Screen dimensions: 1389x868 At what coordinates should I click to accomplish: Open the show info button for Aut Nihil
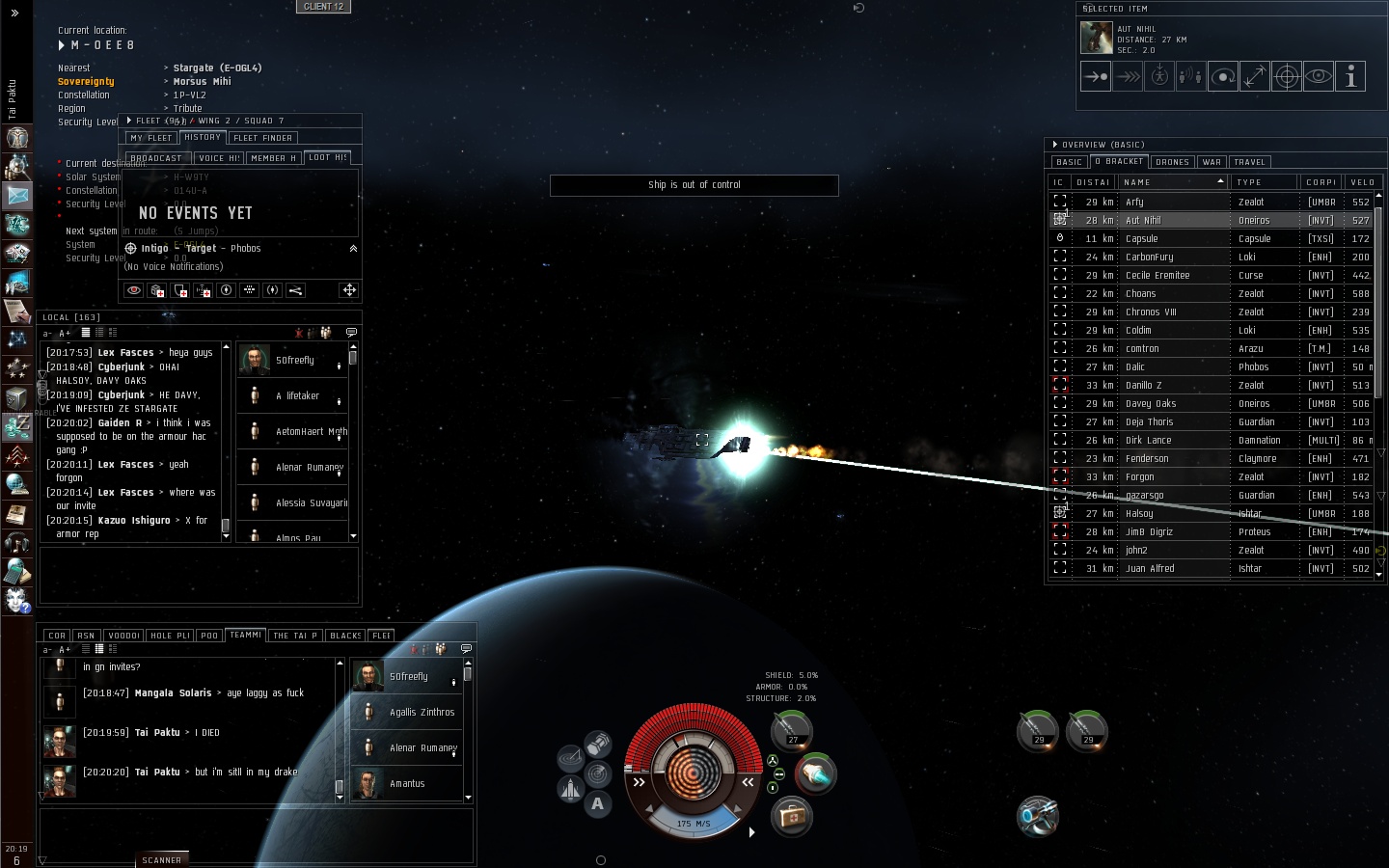[1350, 77]
